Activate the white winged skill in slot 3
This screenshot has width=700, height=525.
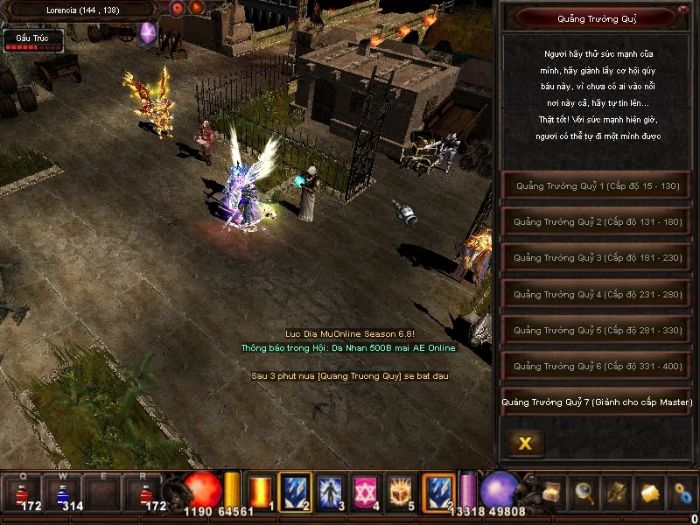(330, 491)
